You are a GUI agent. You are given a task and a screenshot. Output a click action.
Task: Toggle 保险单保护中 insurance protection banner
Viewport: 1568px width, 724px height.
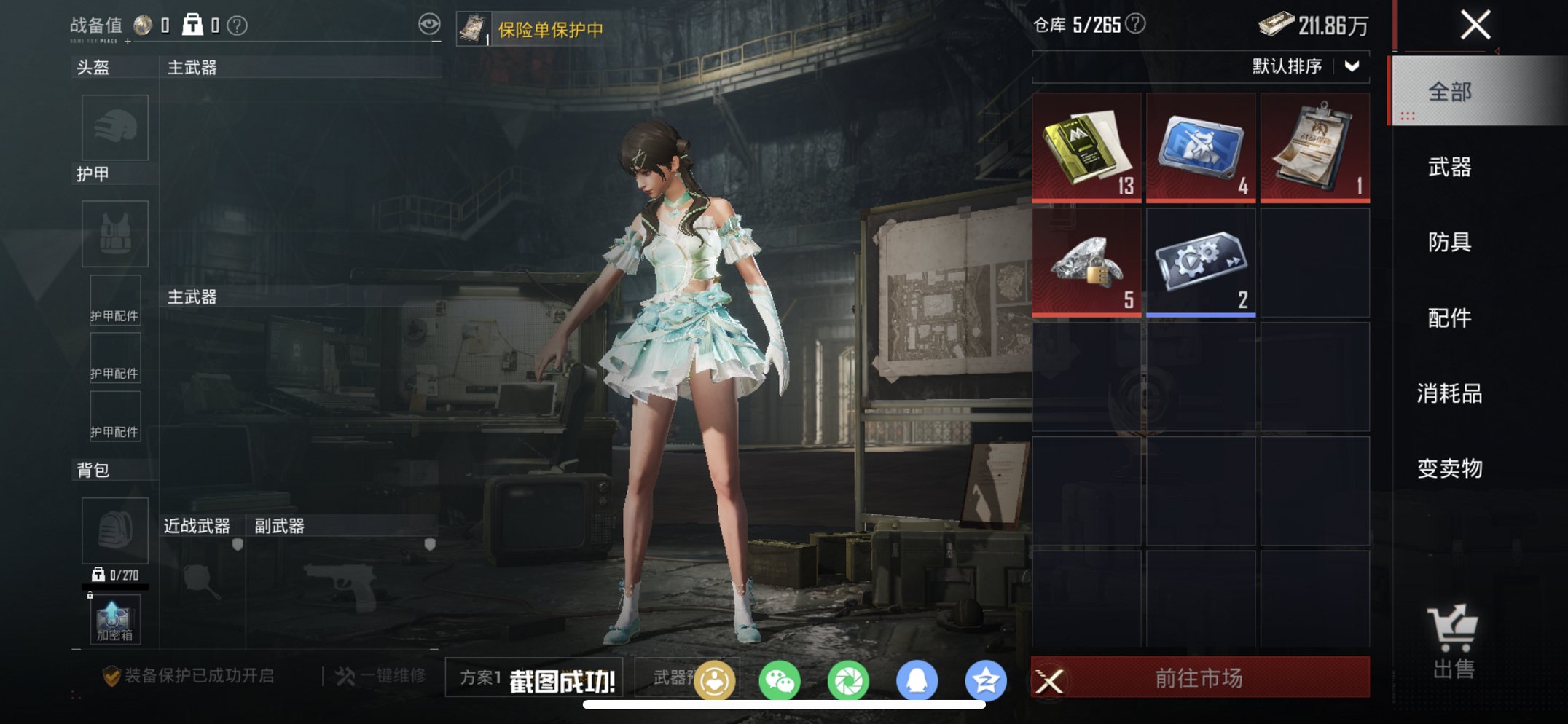550,28
